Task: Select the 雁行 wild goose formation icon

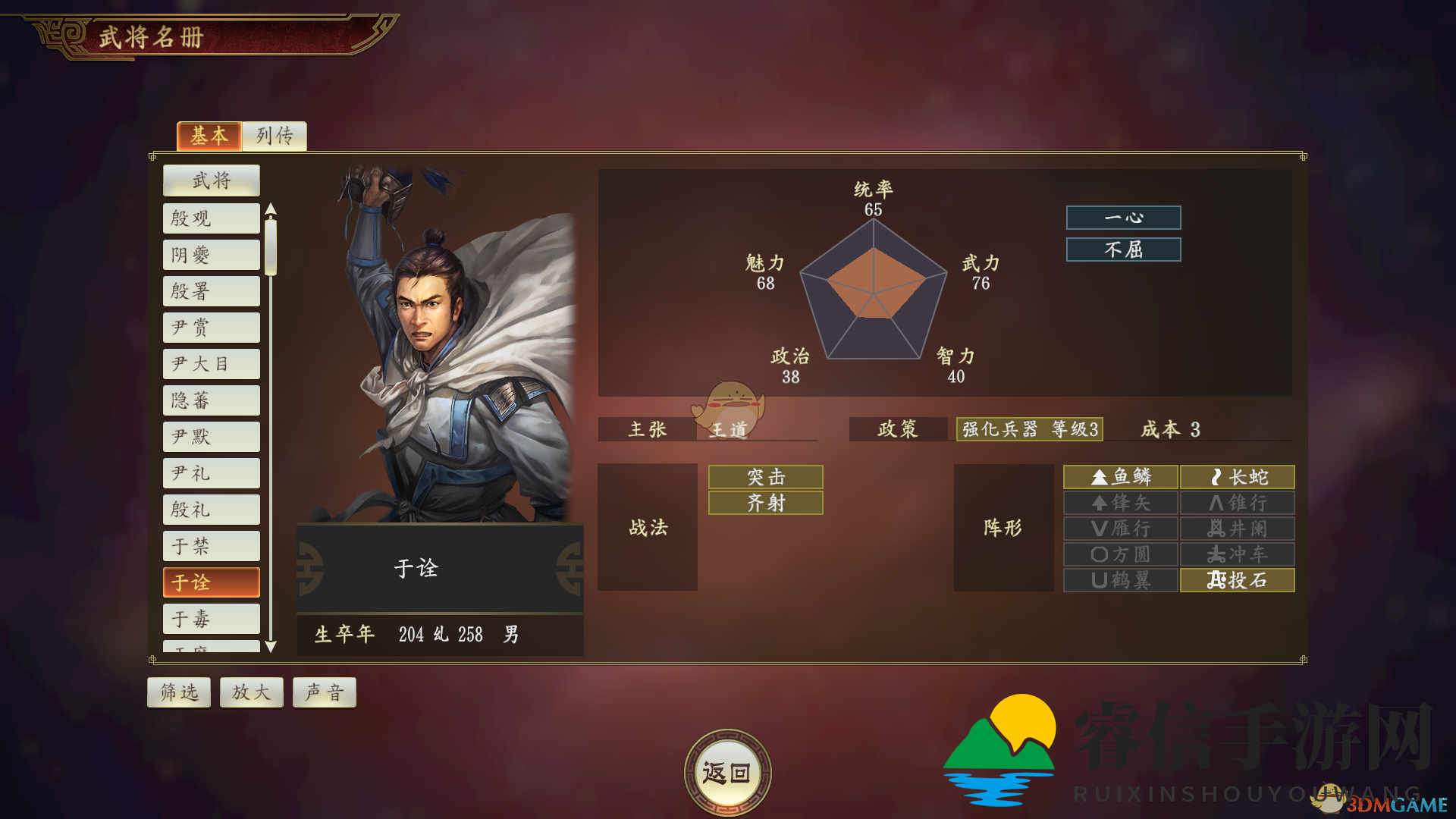Action: click(1120, 529)
